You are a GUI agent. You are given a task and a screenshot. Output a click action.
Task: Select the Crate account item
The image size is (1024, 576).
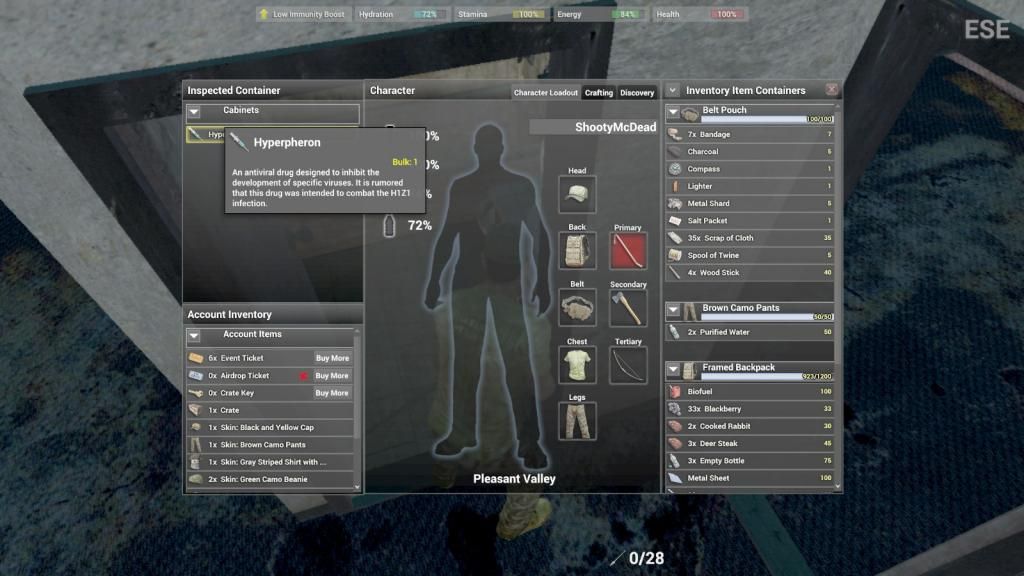coord(268,410)
